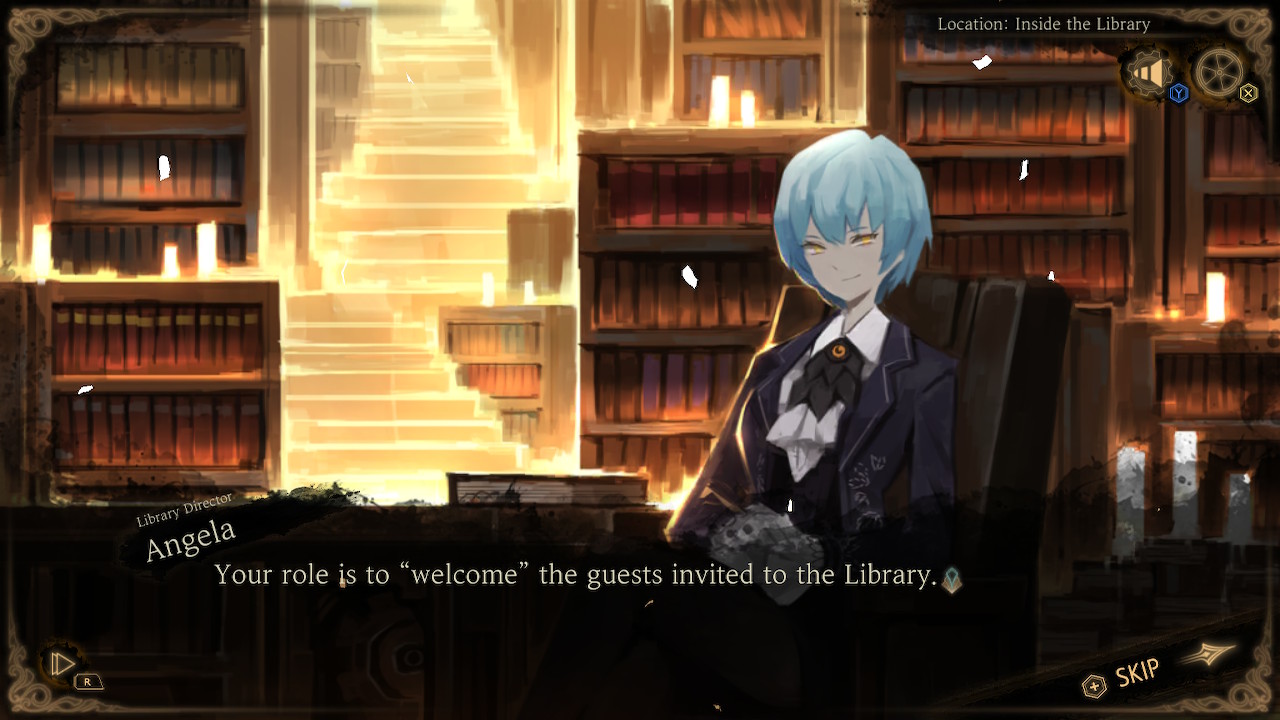The height and width of the screenshot is (720, 1280).
Task: Toggle auto text mode with the R control
Action: click(90, 684)
